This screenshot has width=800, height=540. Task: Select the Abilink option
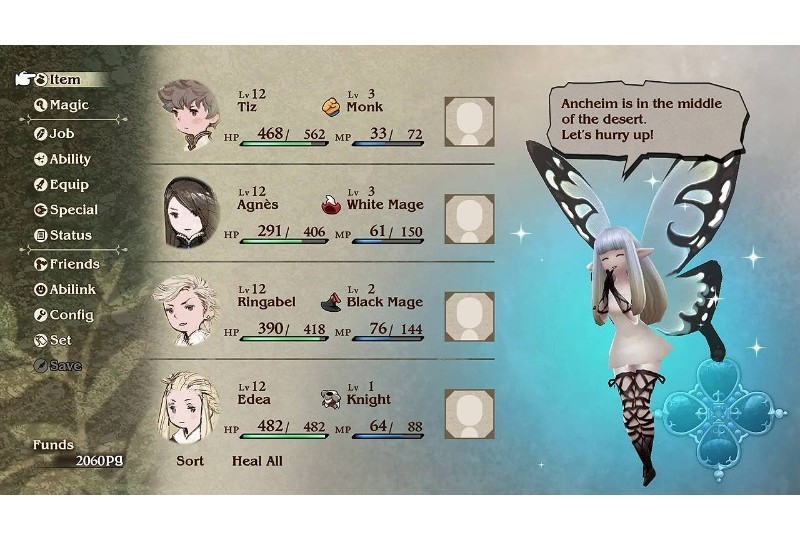tap(73, 289)
